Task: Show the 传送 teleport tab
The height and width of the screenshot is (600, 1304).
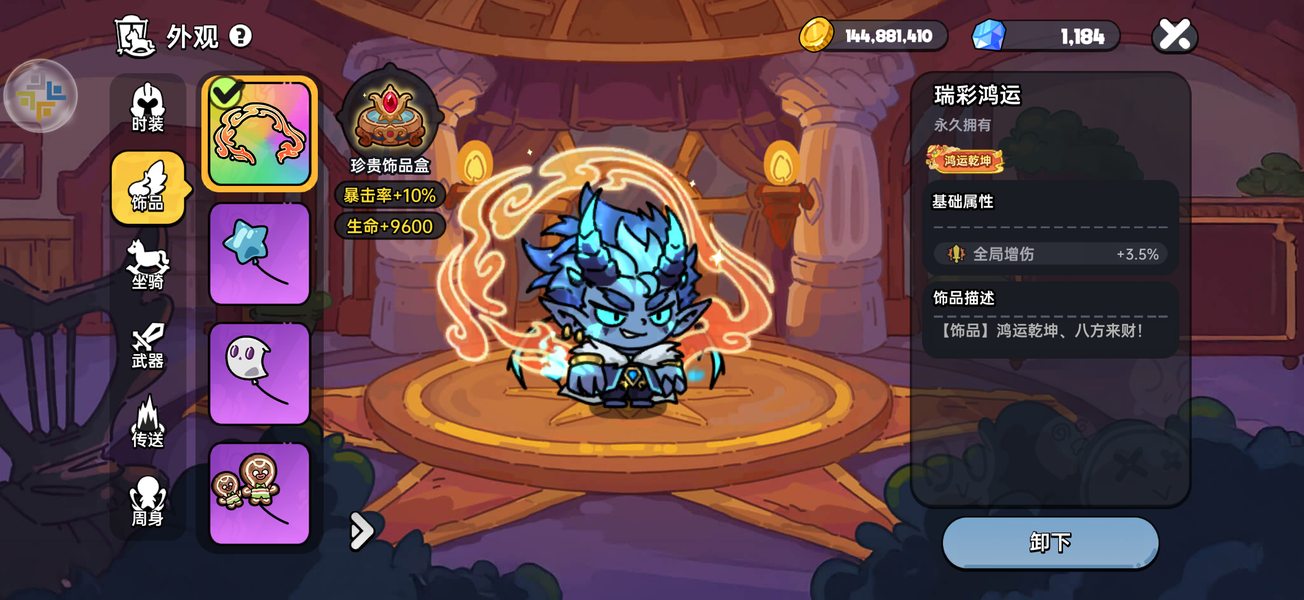Action: point(147,423)
